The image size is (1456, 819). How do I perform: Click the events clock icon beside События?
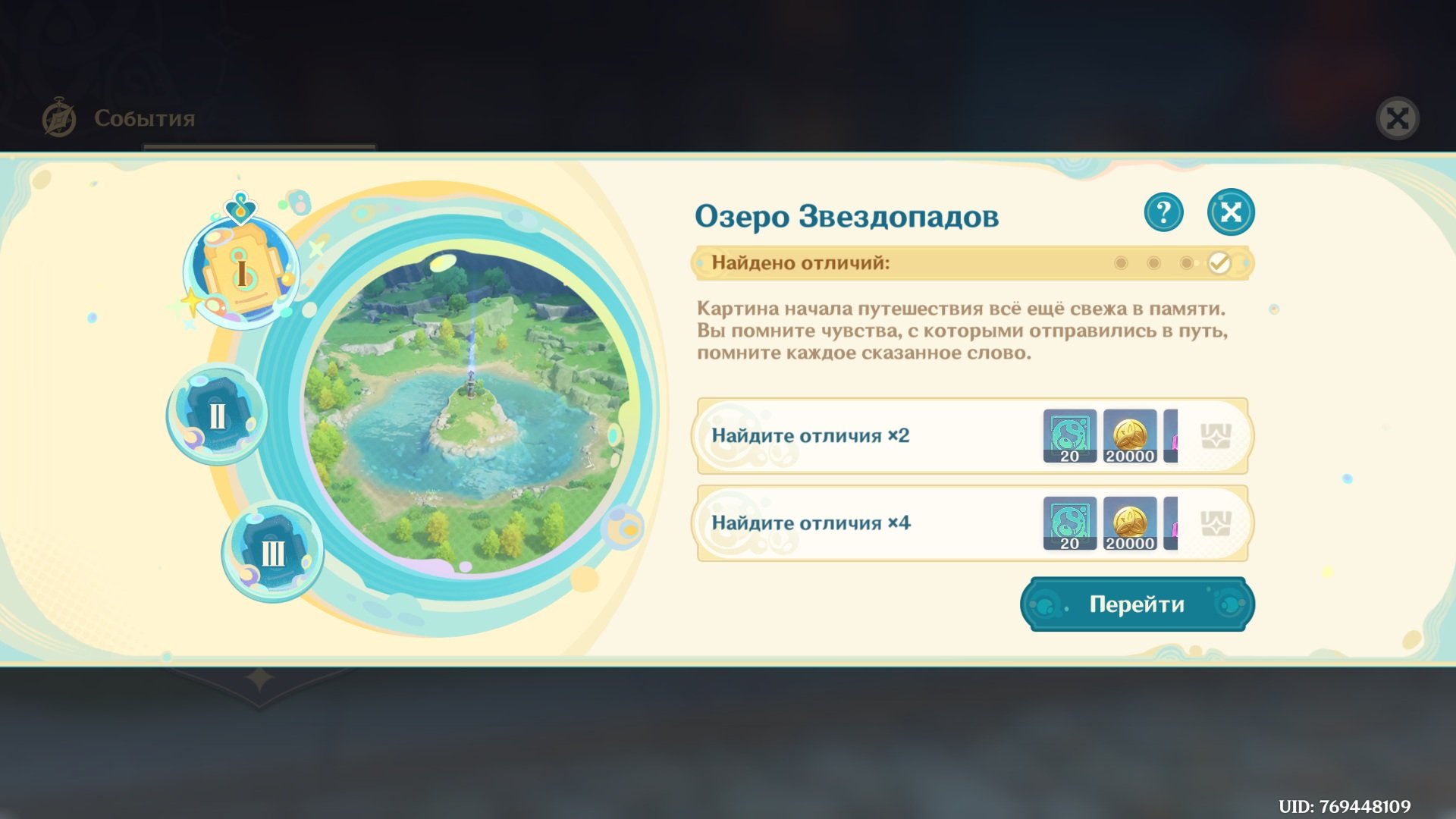click(60, 116)
